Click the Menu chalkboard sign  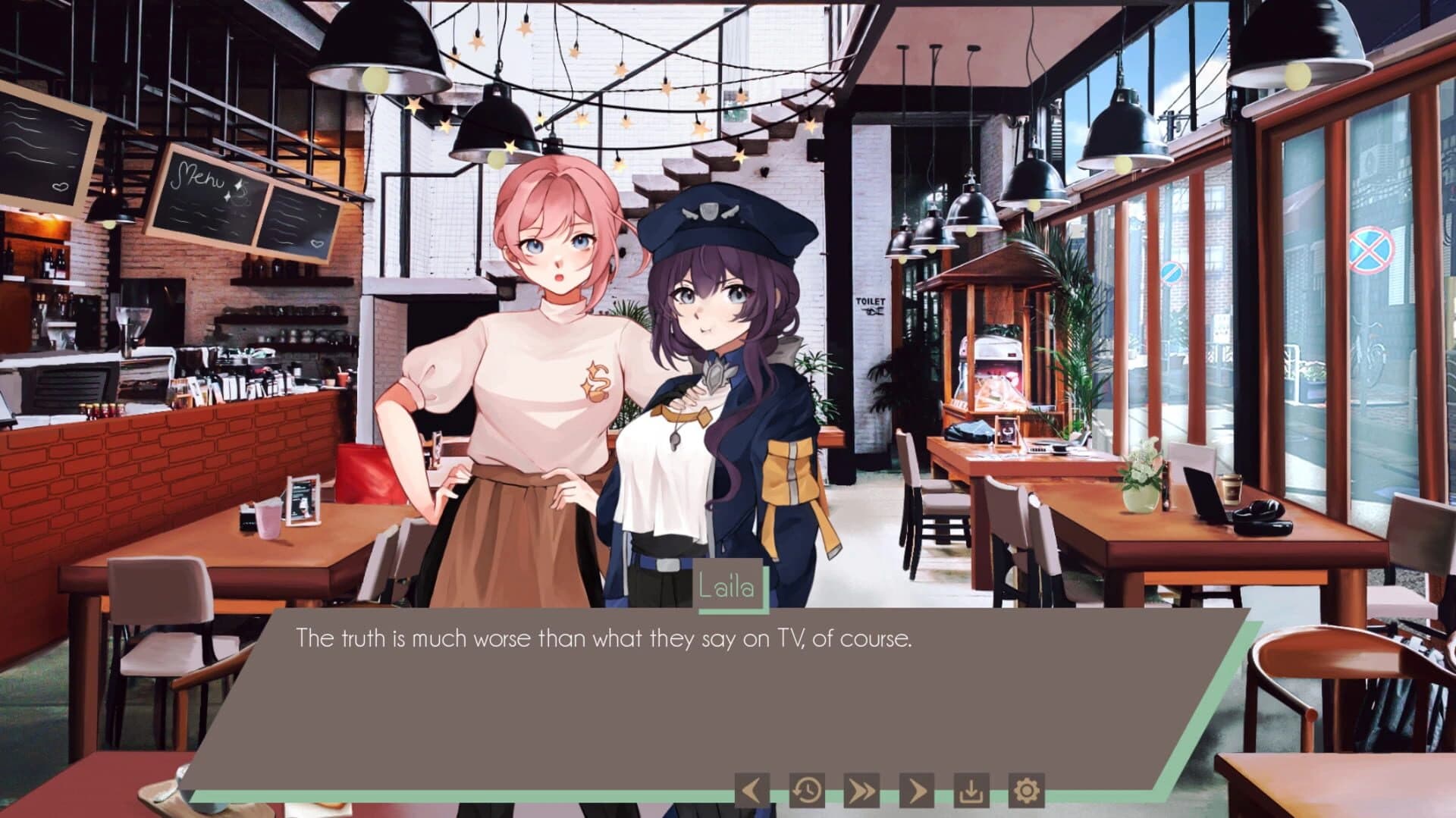coord(199,187)
